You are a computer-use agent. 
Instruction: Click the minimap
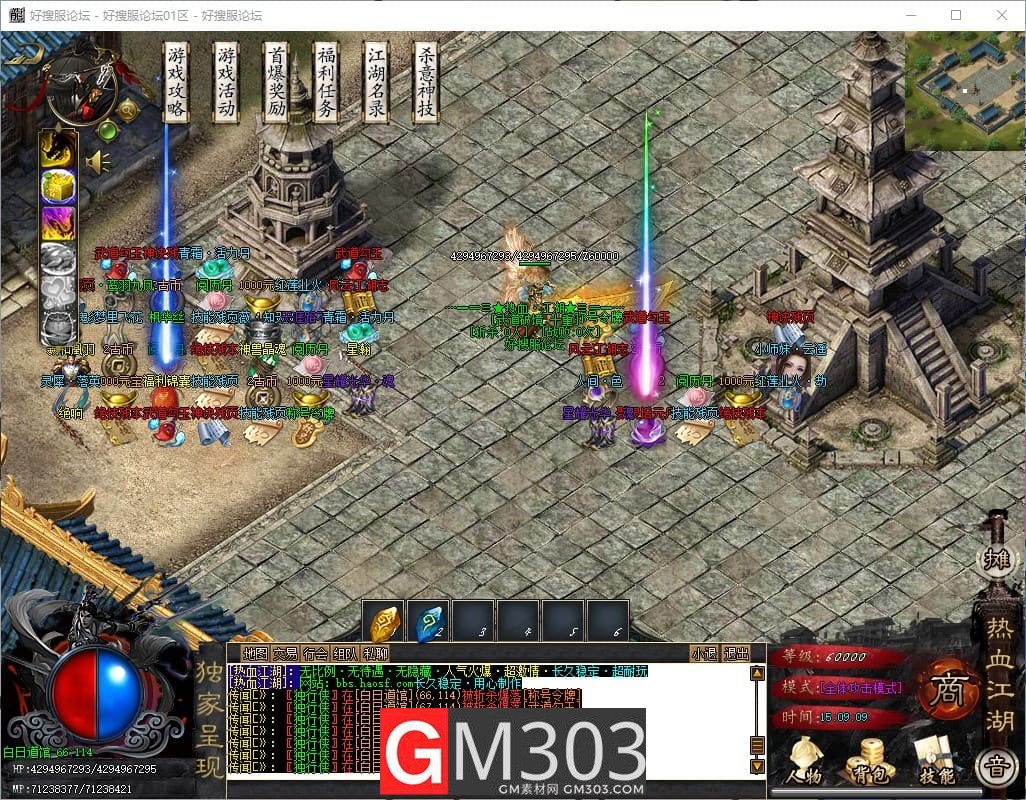point(964,90)
